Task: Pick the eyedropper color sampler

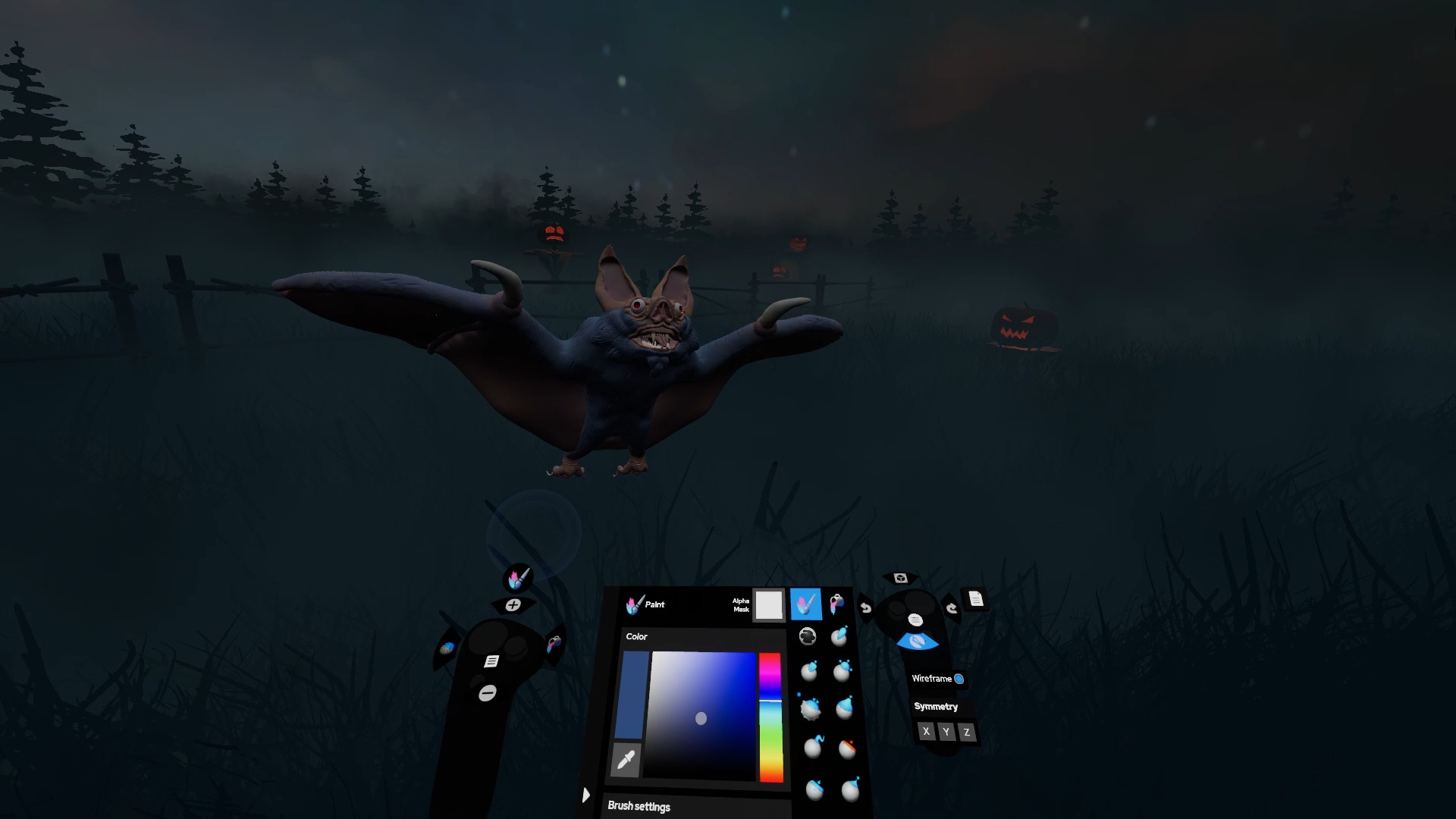Action: (x=625, y=761)
